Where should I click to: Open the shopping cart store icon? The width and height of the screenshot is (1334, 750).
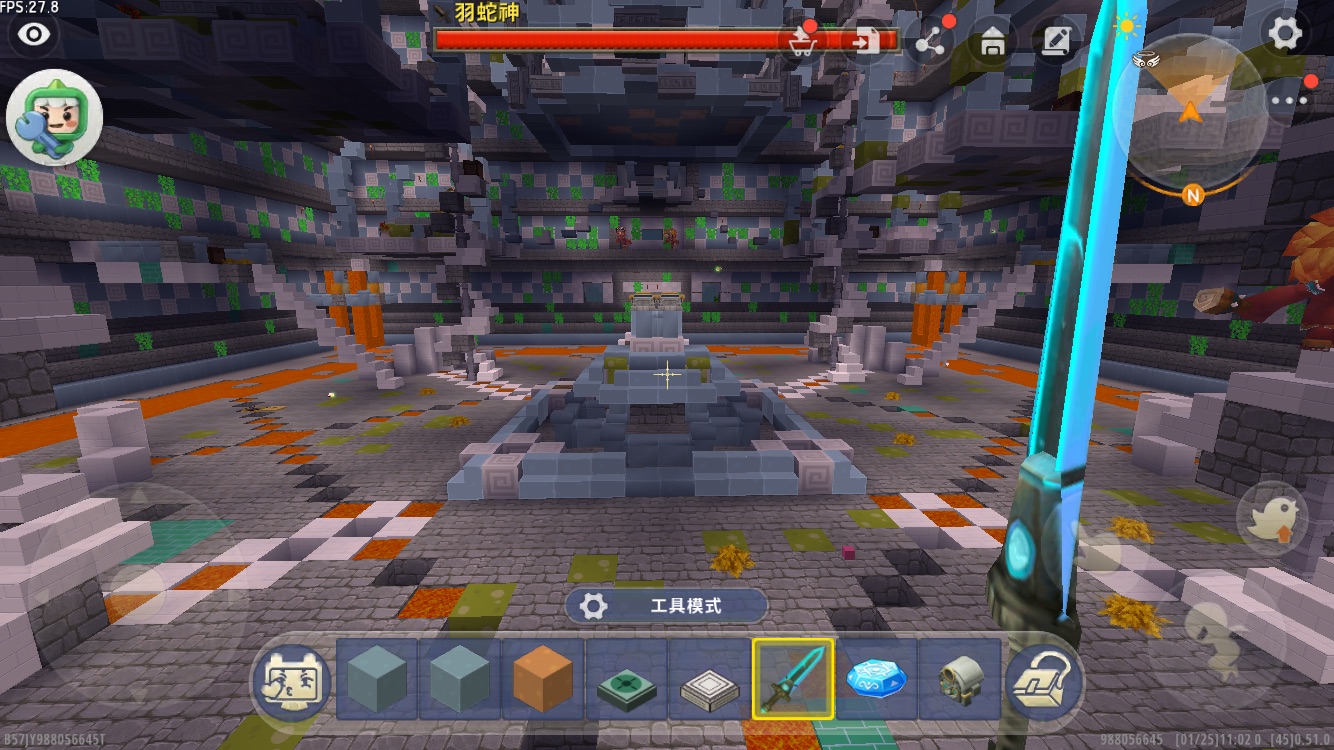(x=800, y=41)
